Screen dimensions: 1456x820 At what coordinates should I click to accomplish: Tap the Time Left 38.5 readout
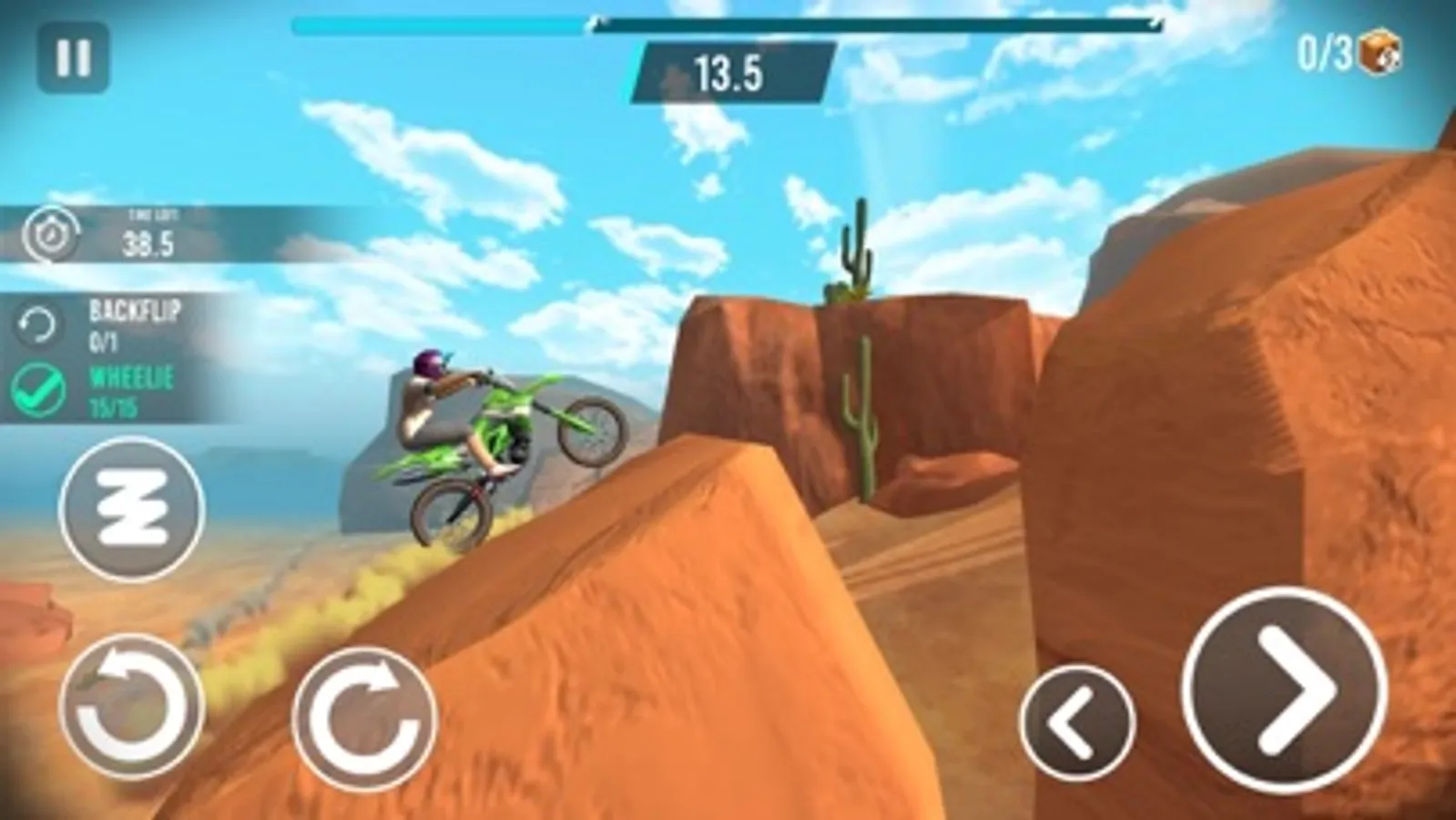[150, 232]
